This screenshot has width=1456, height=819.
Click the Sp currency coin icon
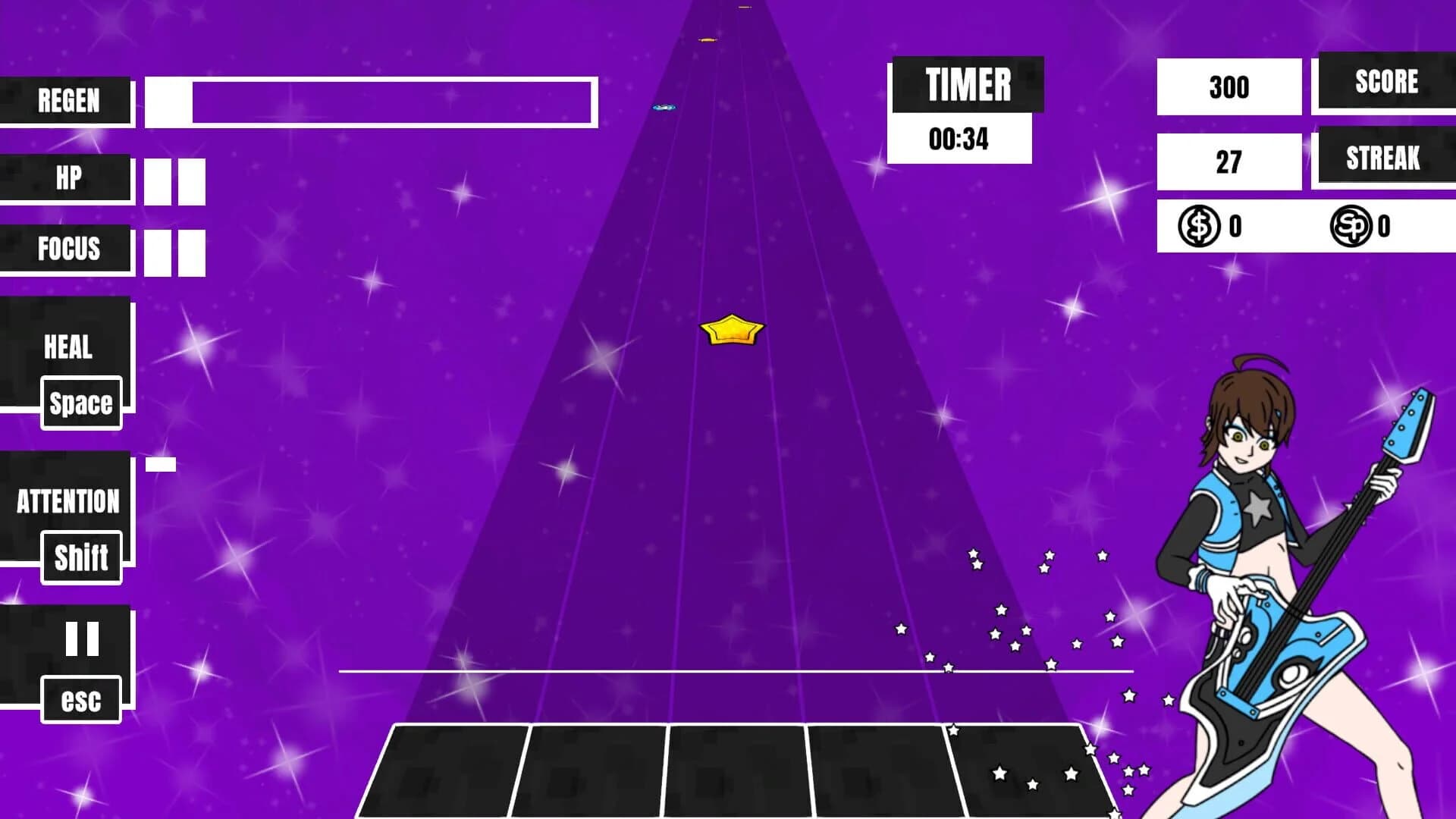[x=1352, y=224]
